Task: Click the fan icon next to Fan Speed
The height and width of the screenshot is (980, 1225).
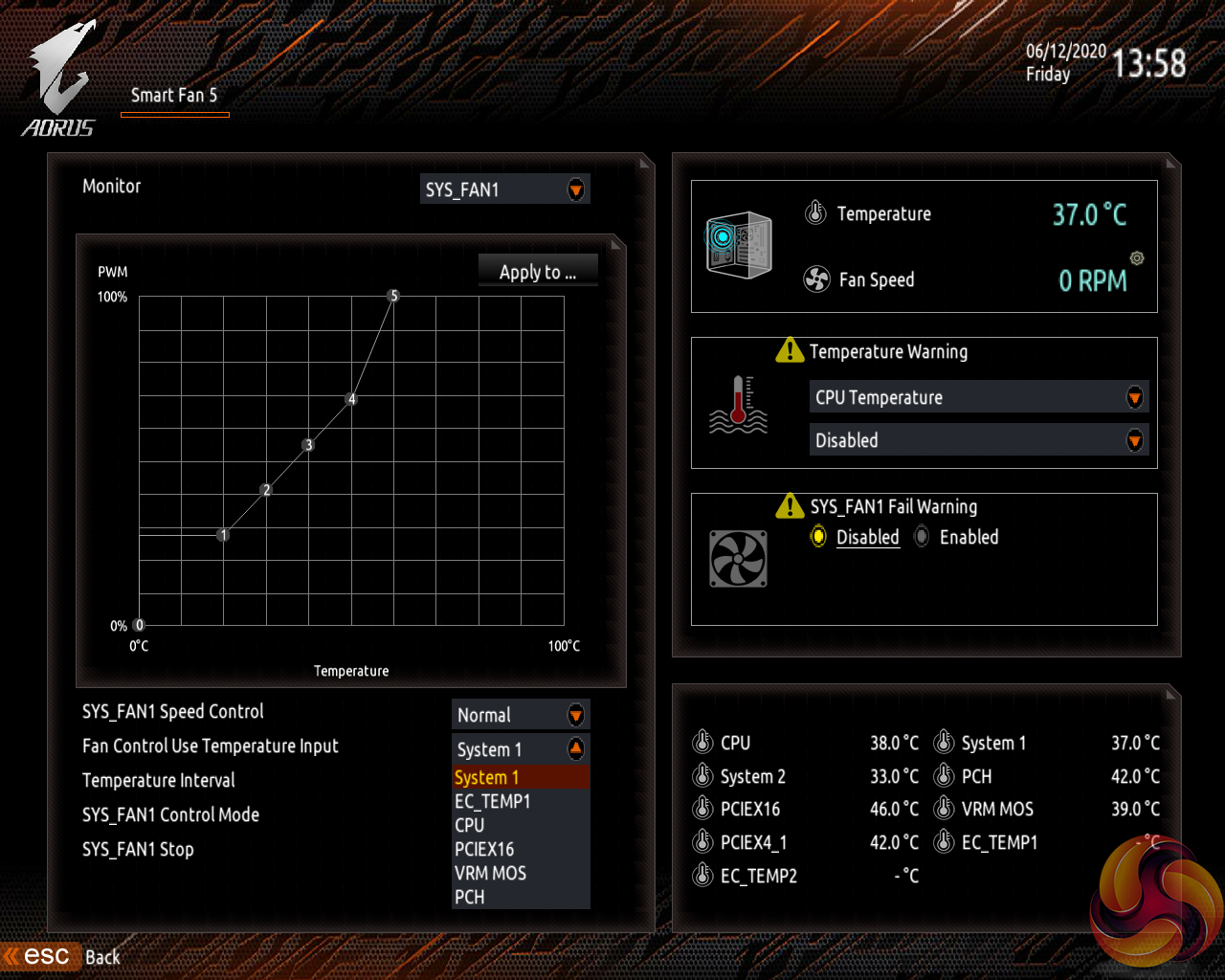Action: (815, 279)
